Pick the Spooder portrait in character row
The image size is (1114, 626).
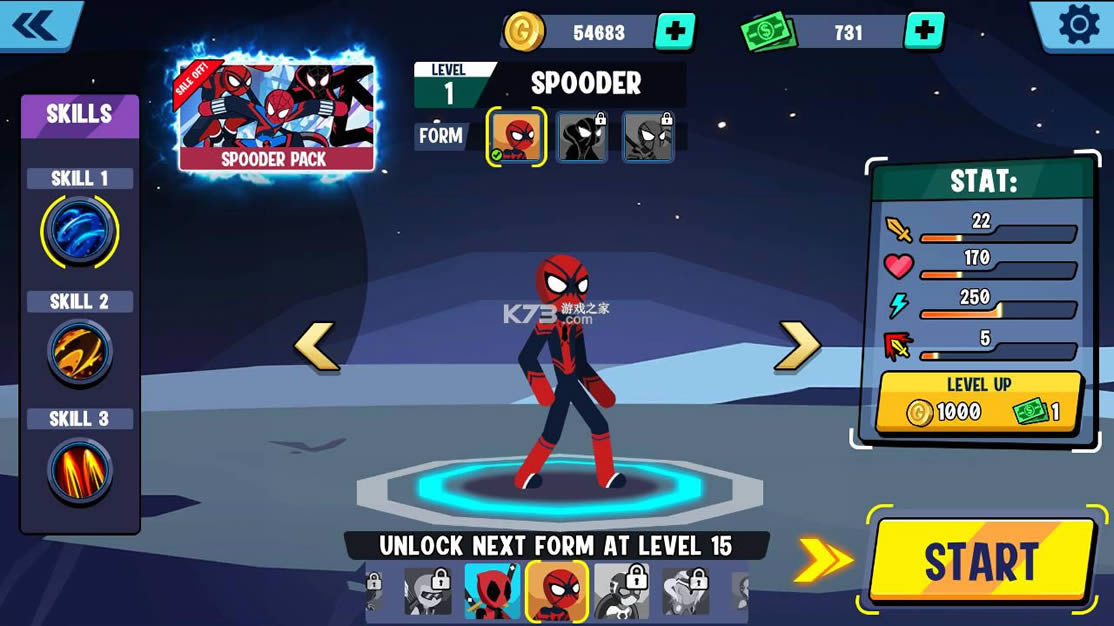(x=556, y=592)
